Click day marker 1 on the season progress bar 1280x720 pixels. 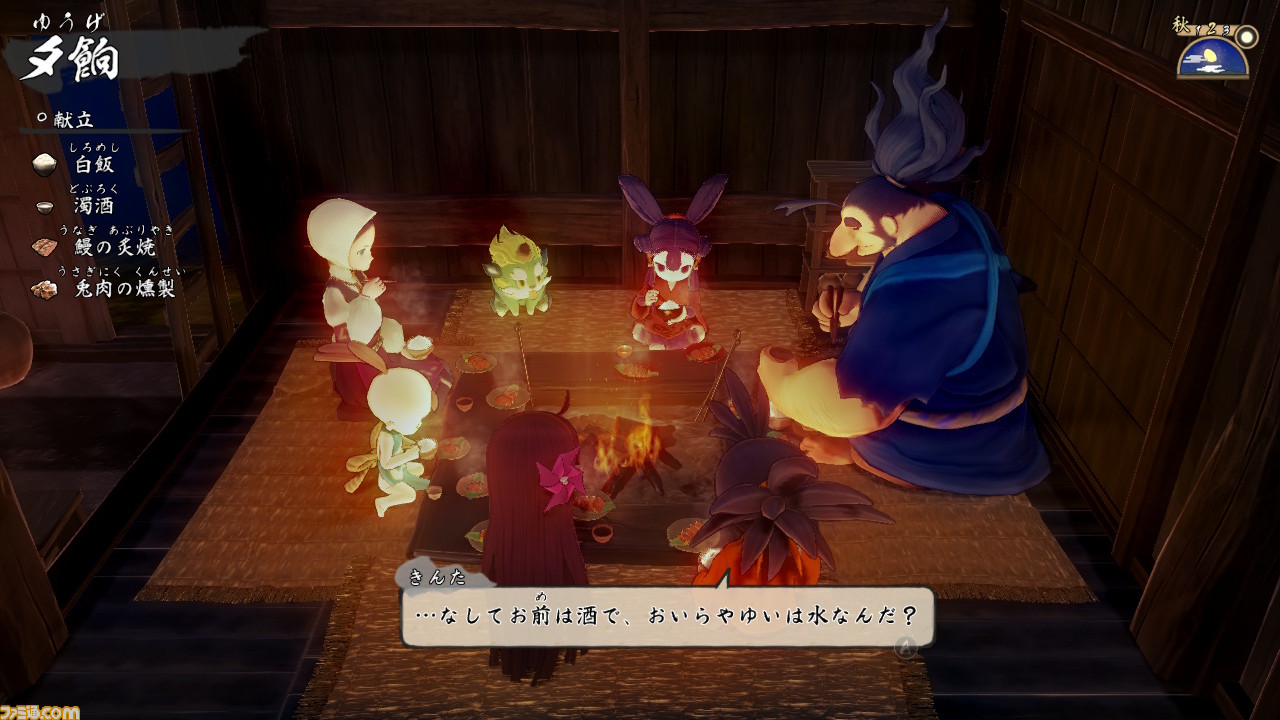point(1198,30)
